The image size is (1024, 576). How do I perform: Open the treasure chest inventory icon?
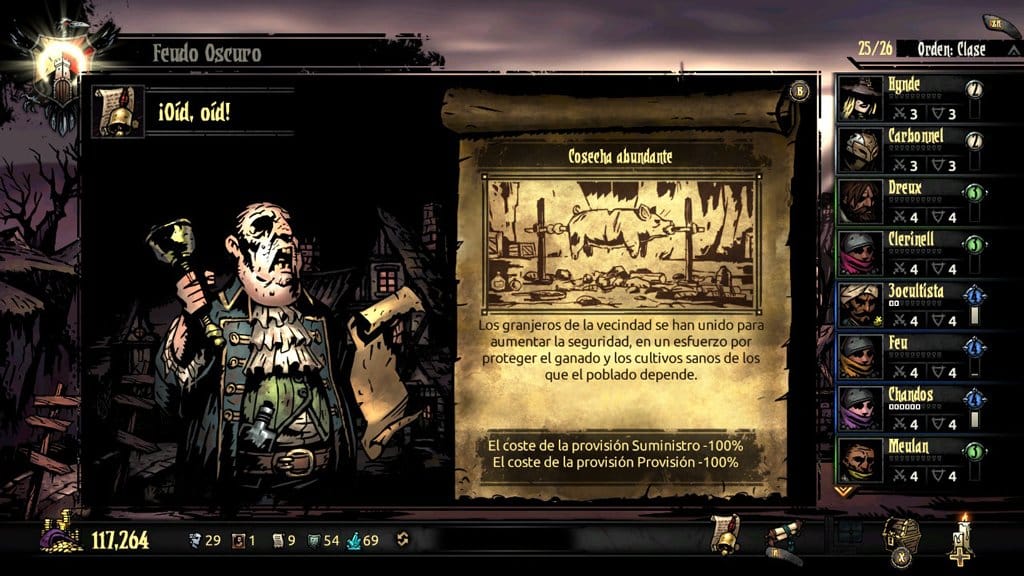900,537
